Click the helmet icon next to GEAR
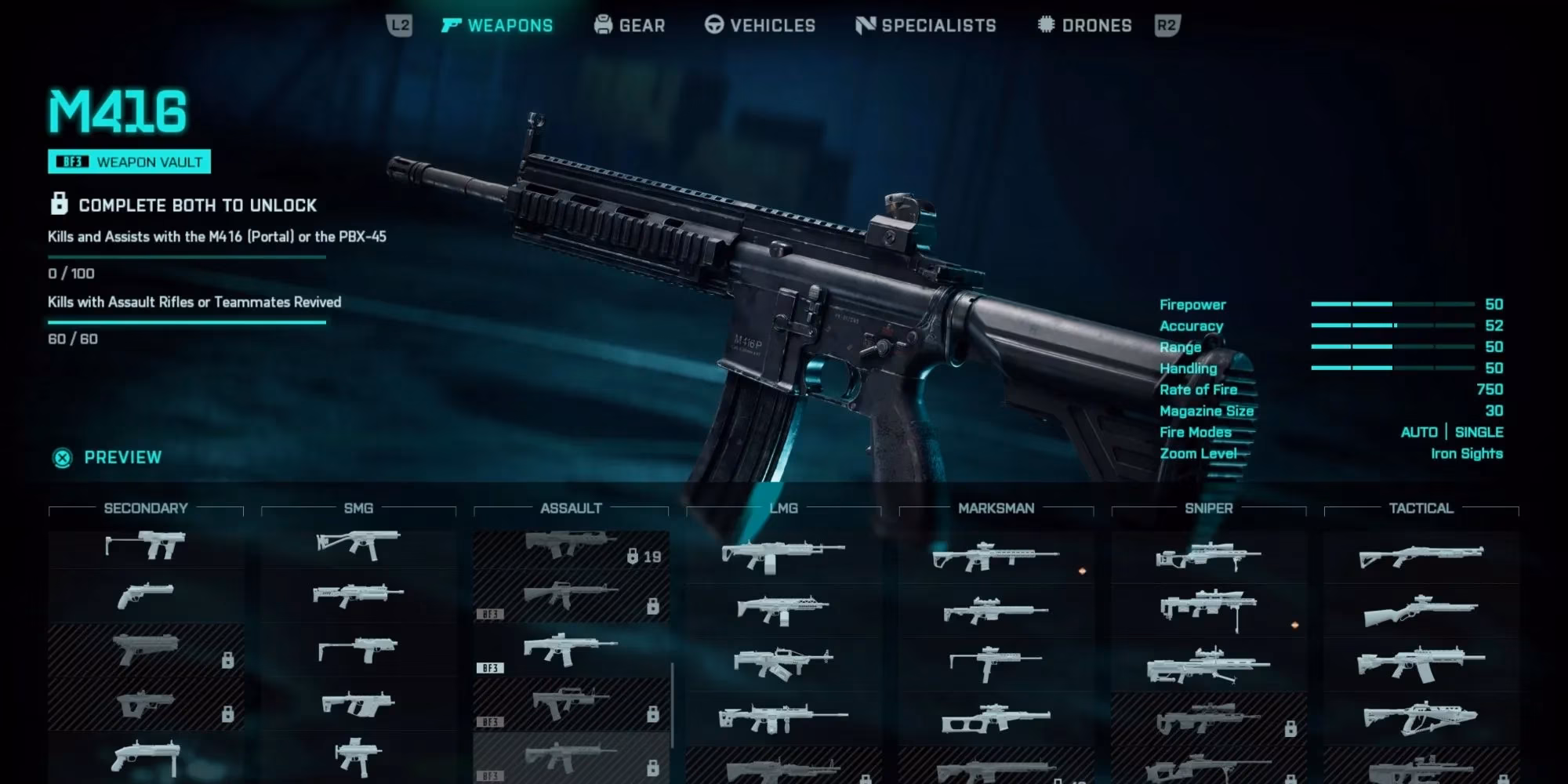The image size is (1568, 784). [x=601, y=25]
